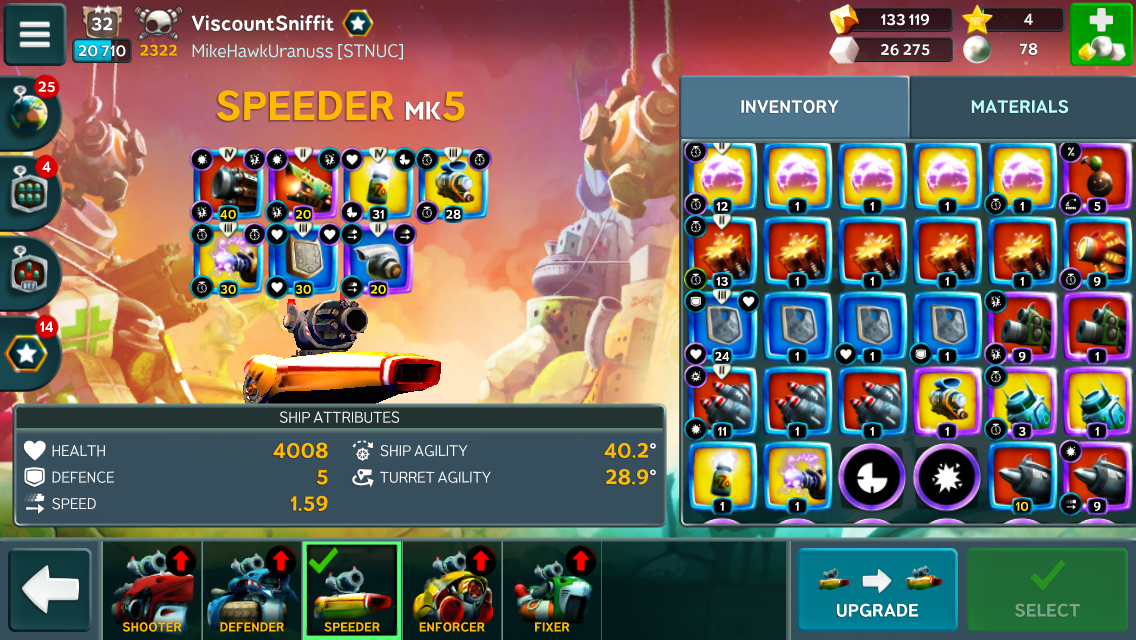Pick the Defender ship
Image resolution: width=1136 pixels, height=640 pixels.
click(252, 591)
